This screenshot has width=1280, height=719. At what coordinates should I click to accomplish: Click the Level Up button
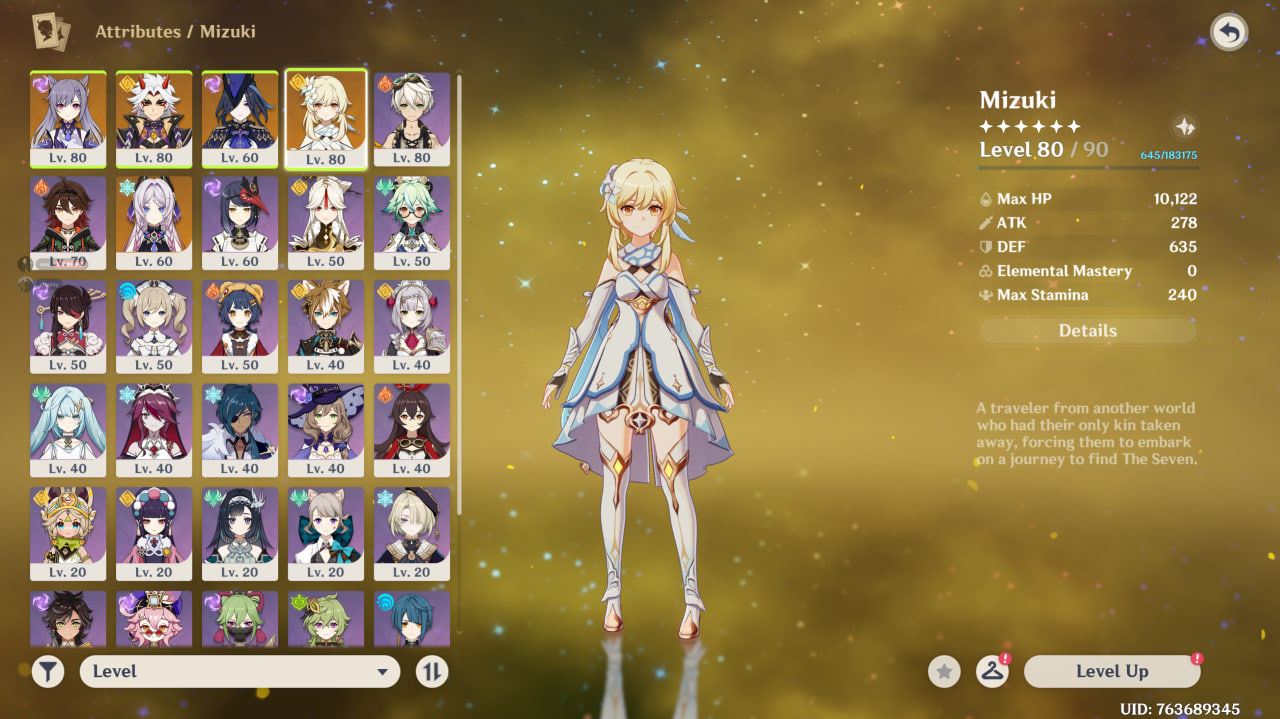tap(1112, 672)
